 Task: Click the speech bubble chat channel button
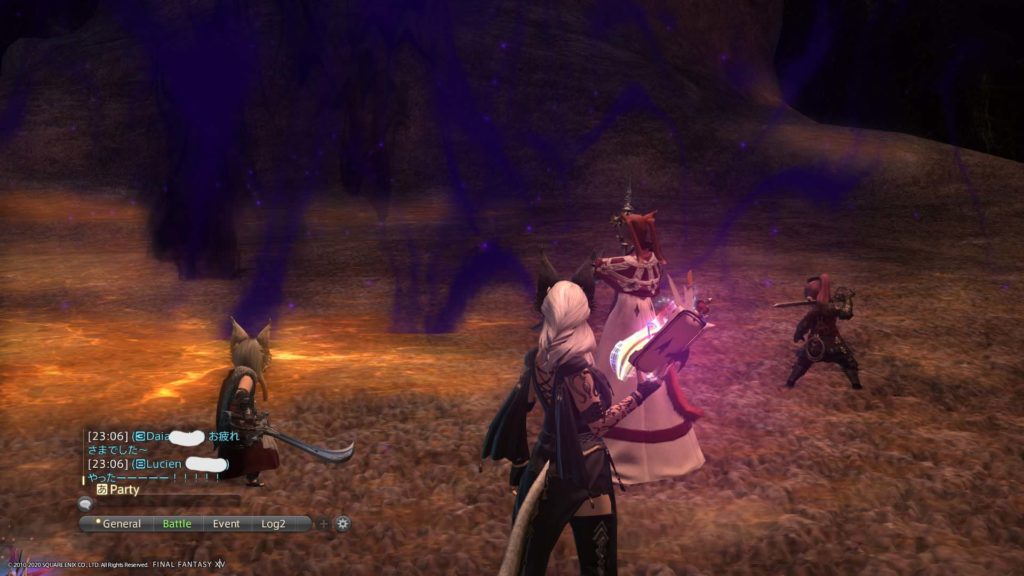[x=85, y=505]
